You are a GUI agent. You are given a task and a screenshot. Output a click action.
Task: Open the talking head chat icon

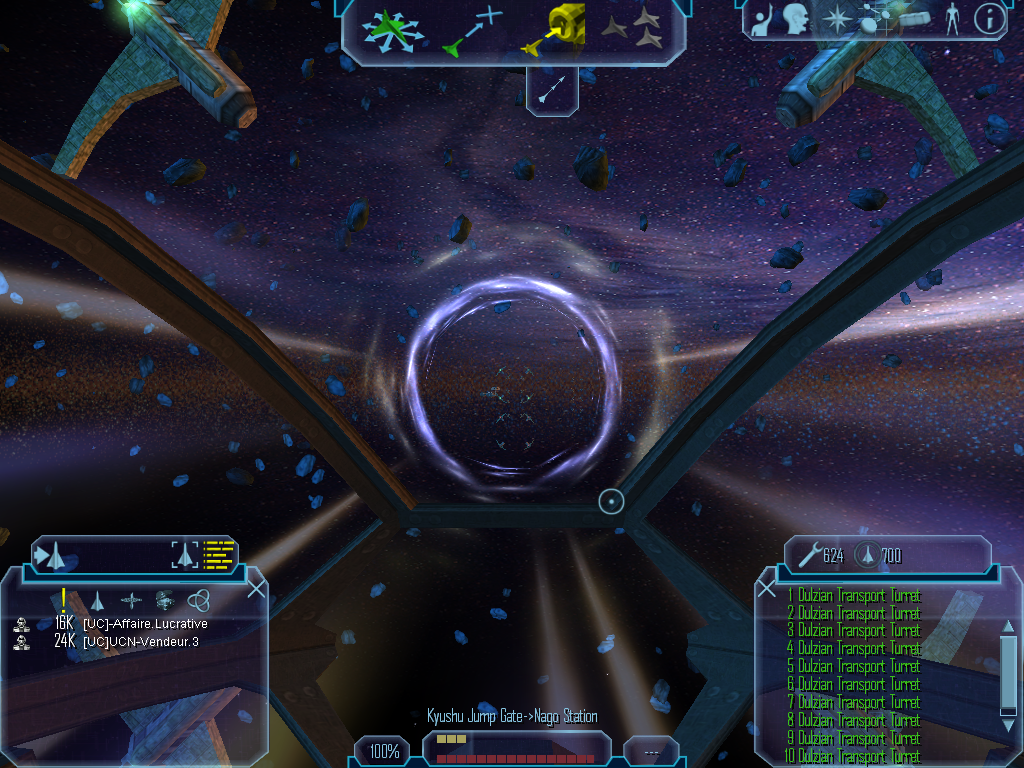point(795,19)
